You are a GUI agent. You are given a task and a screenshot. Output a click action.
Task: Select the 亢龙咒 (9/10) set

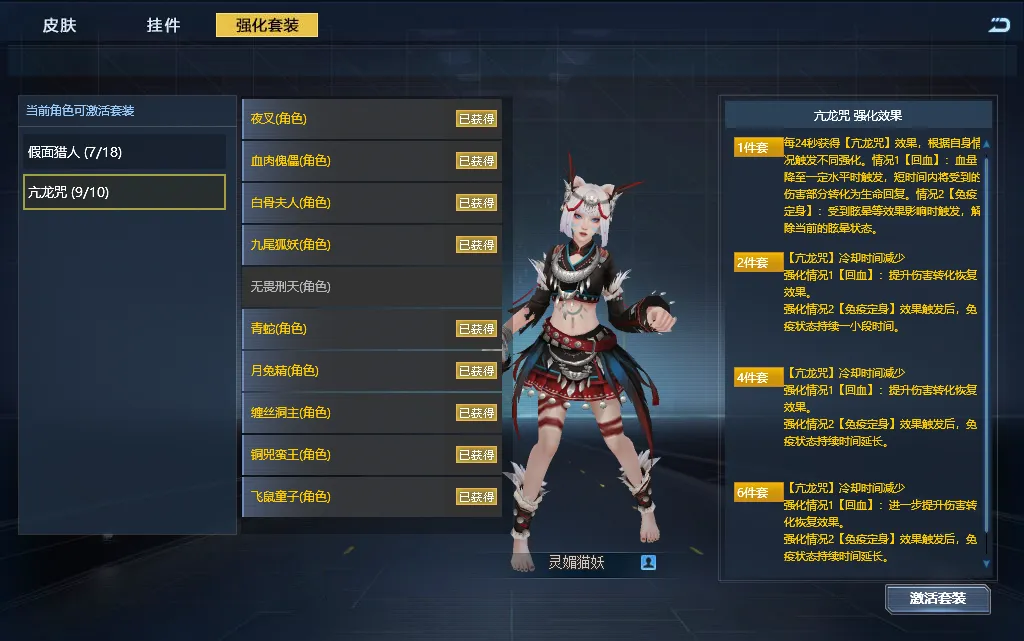(x=124, y=192)
